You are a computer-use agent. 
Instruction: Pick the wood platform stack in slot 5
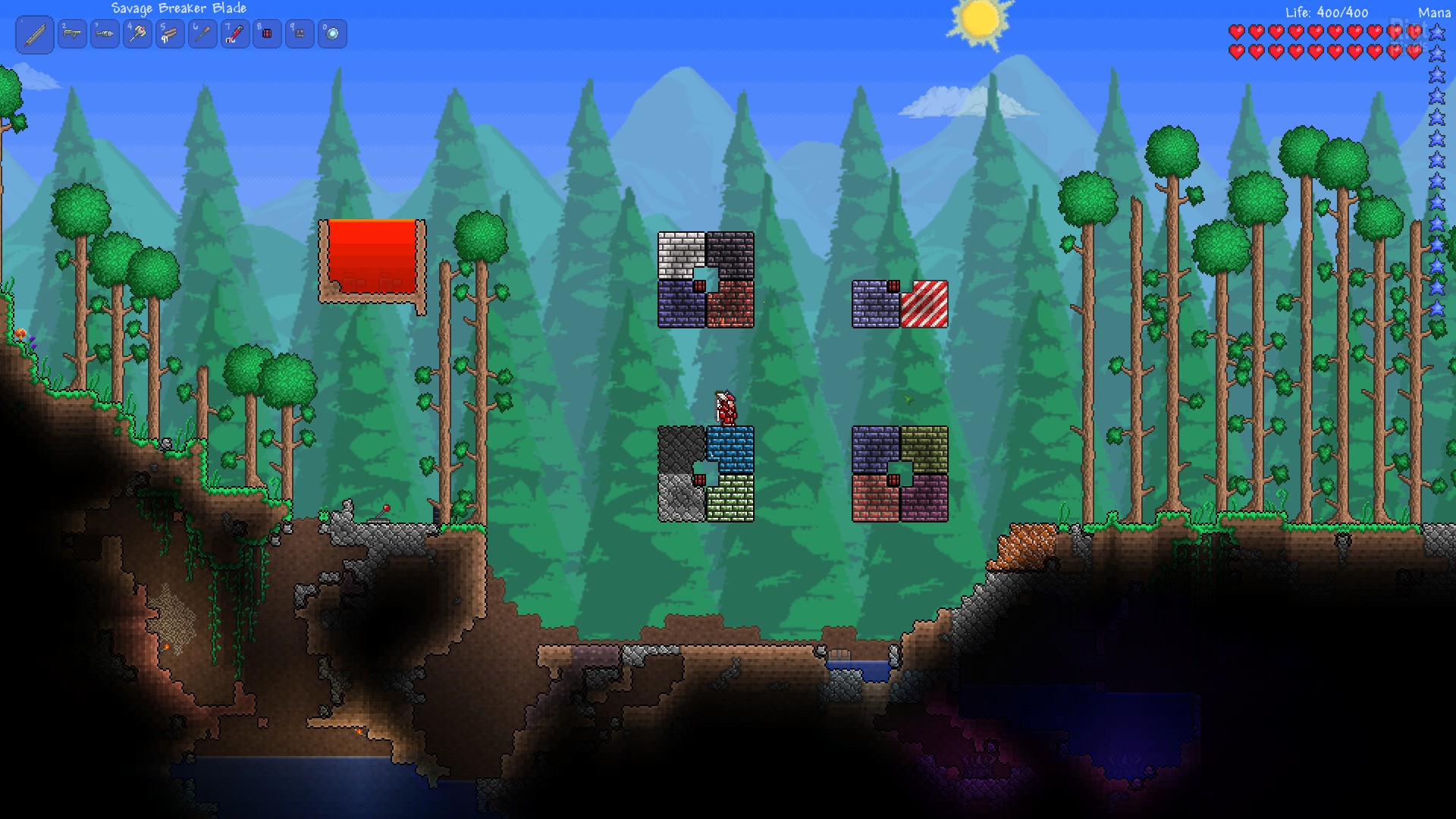point(170,34)
